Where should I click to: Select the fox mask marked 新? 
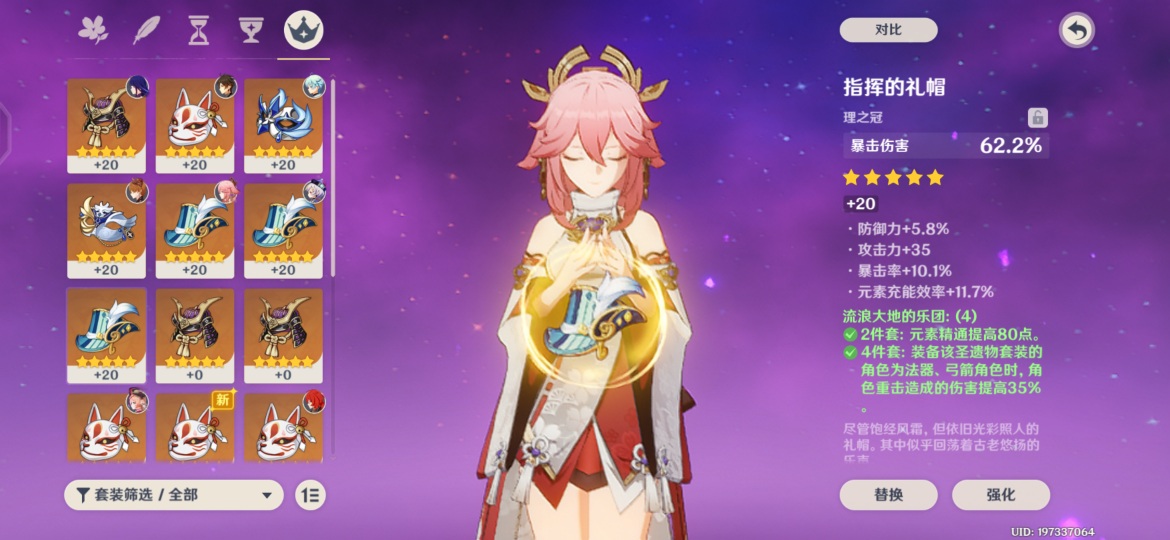pos(195,430)
